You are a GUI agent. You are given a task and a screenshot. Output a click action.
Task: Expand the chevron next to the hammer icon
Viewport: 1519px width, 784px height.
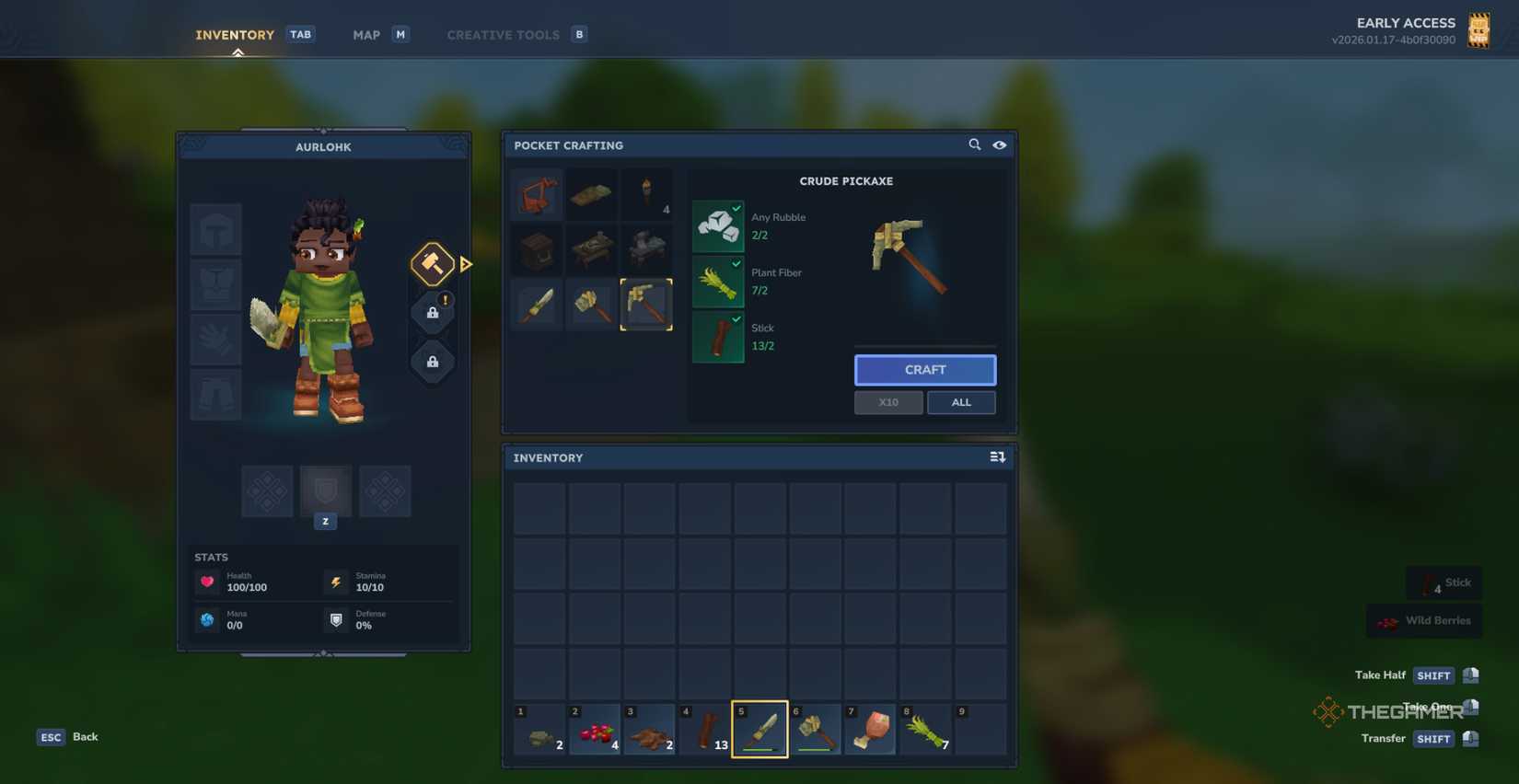(466, 264)
